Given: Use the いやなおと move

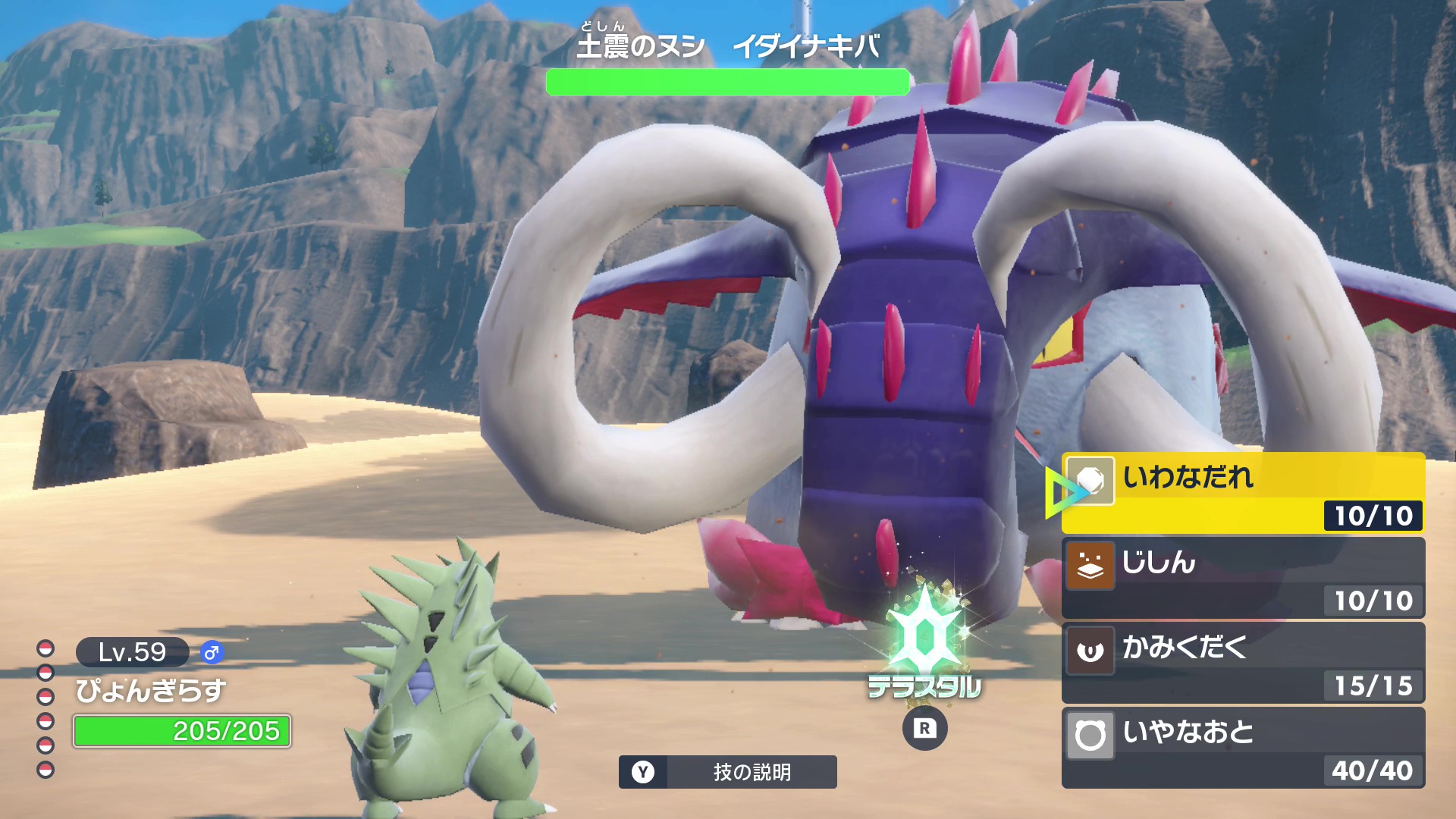Looking at the screenshot, I should (1242, 748).
